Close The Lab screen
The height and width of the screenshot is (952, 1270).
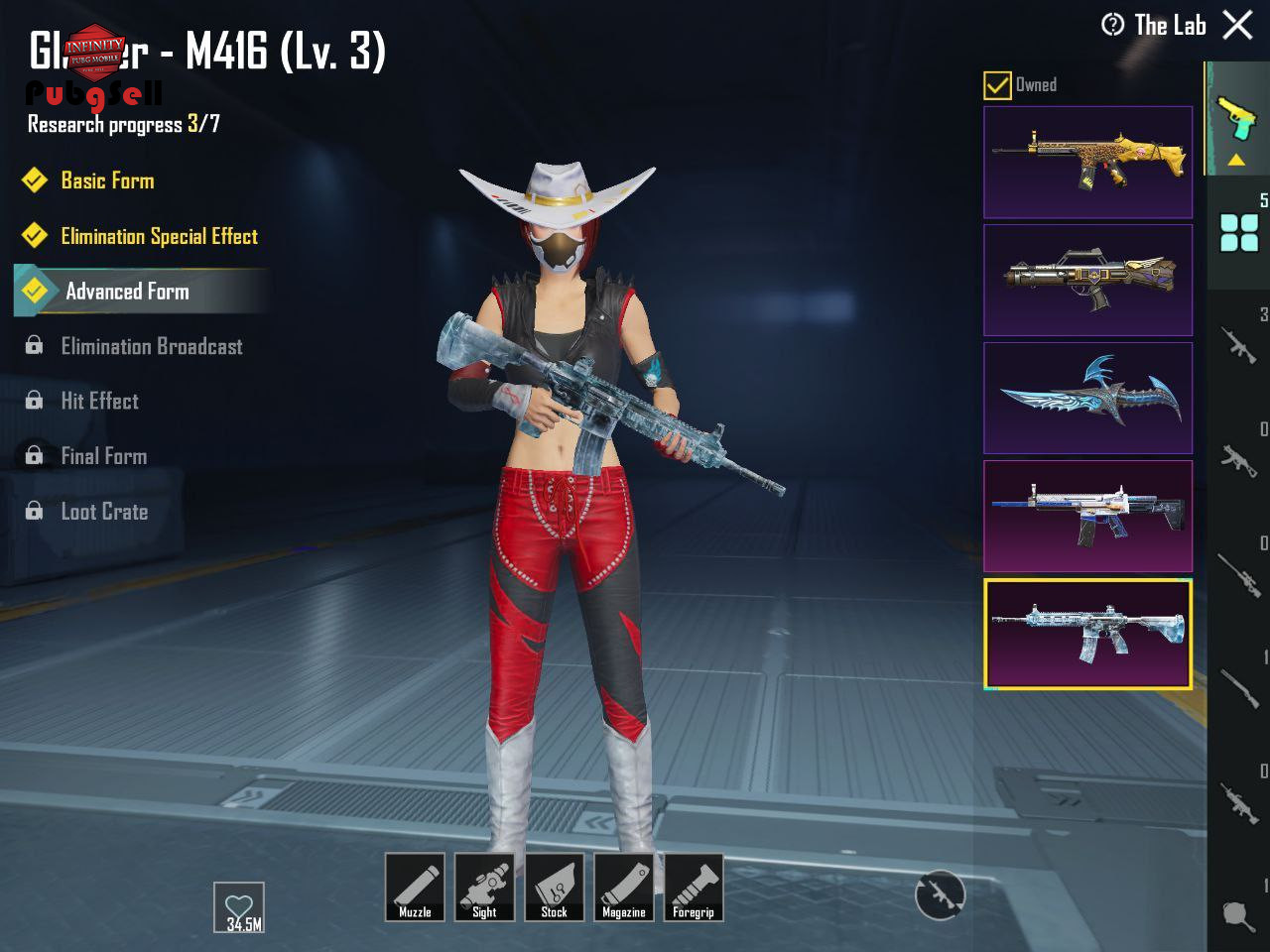click(x=1237, y=25)
